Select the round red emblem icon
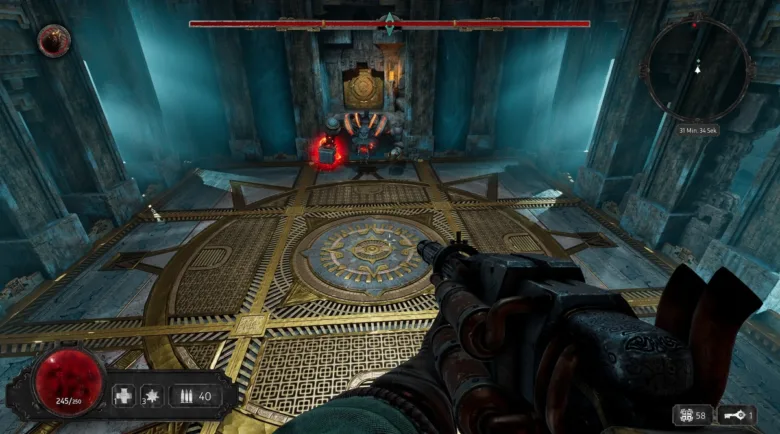Viewport: 780px width, 434px height. tap(53, 41)
